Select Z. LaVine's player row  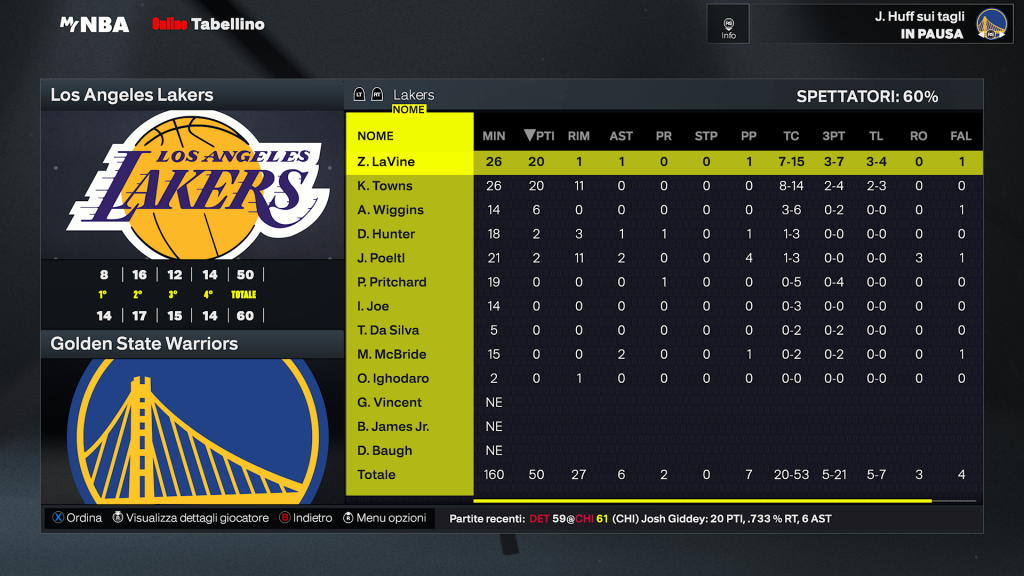[386, 162]
